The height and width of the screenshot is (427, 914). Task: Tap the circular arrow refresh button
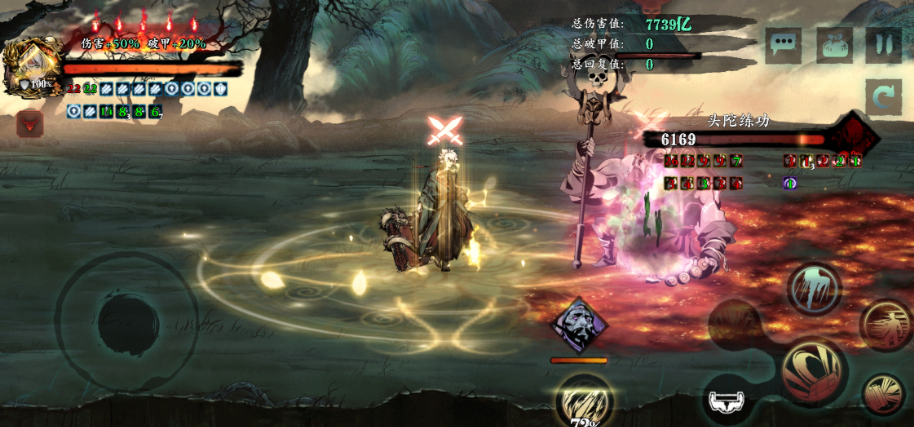[x=884, y=99]
